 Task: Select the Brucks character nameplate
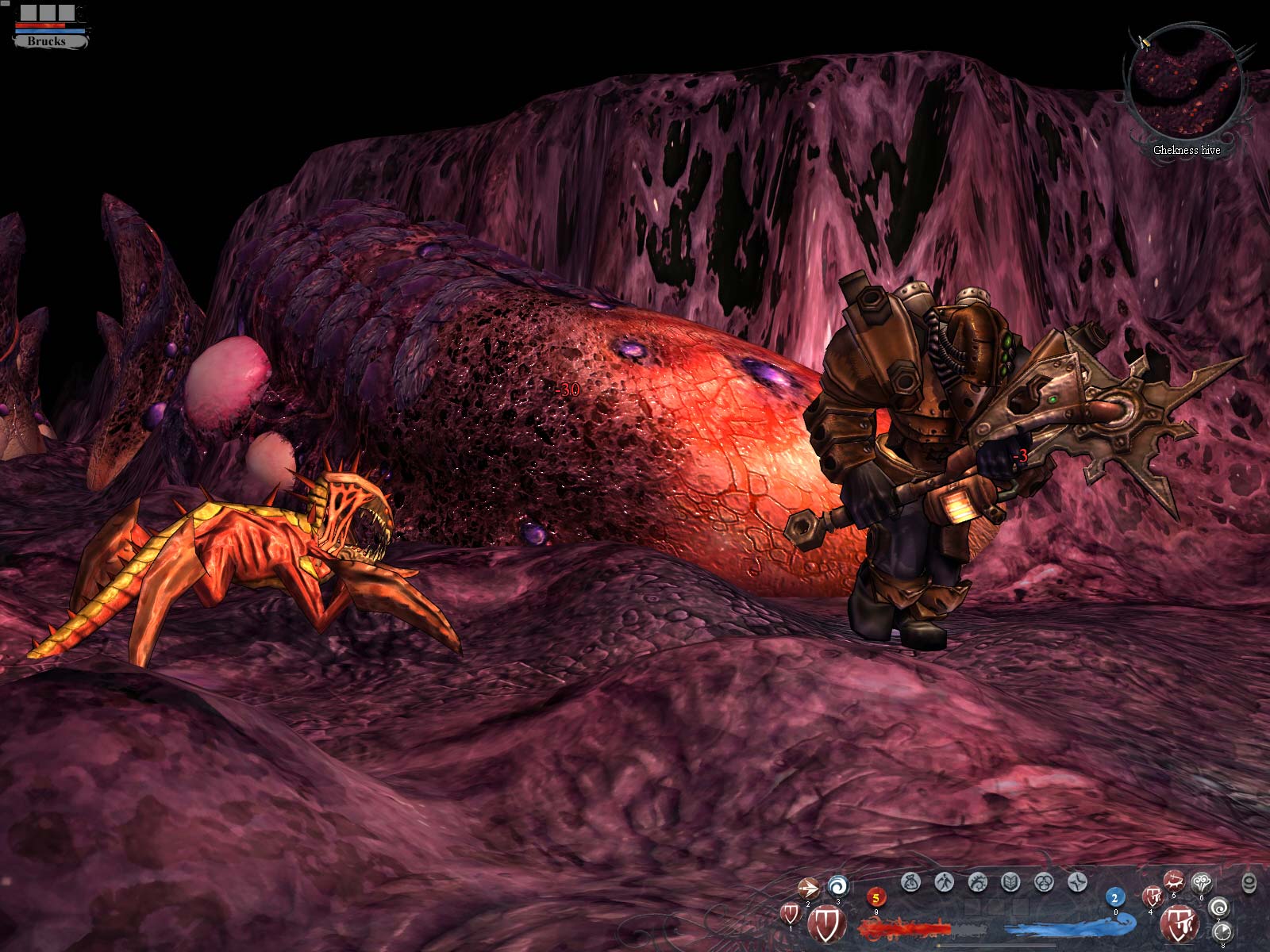47,40
